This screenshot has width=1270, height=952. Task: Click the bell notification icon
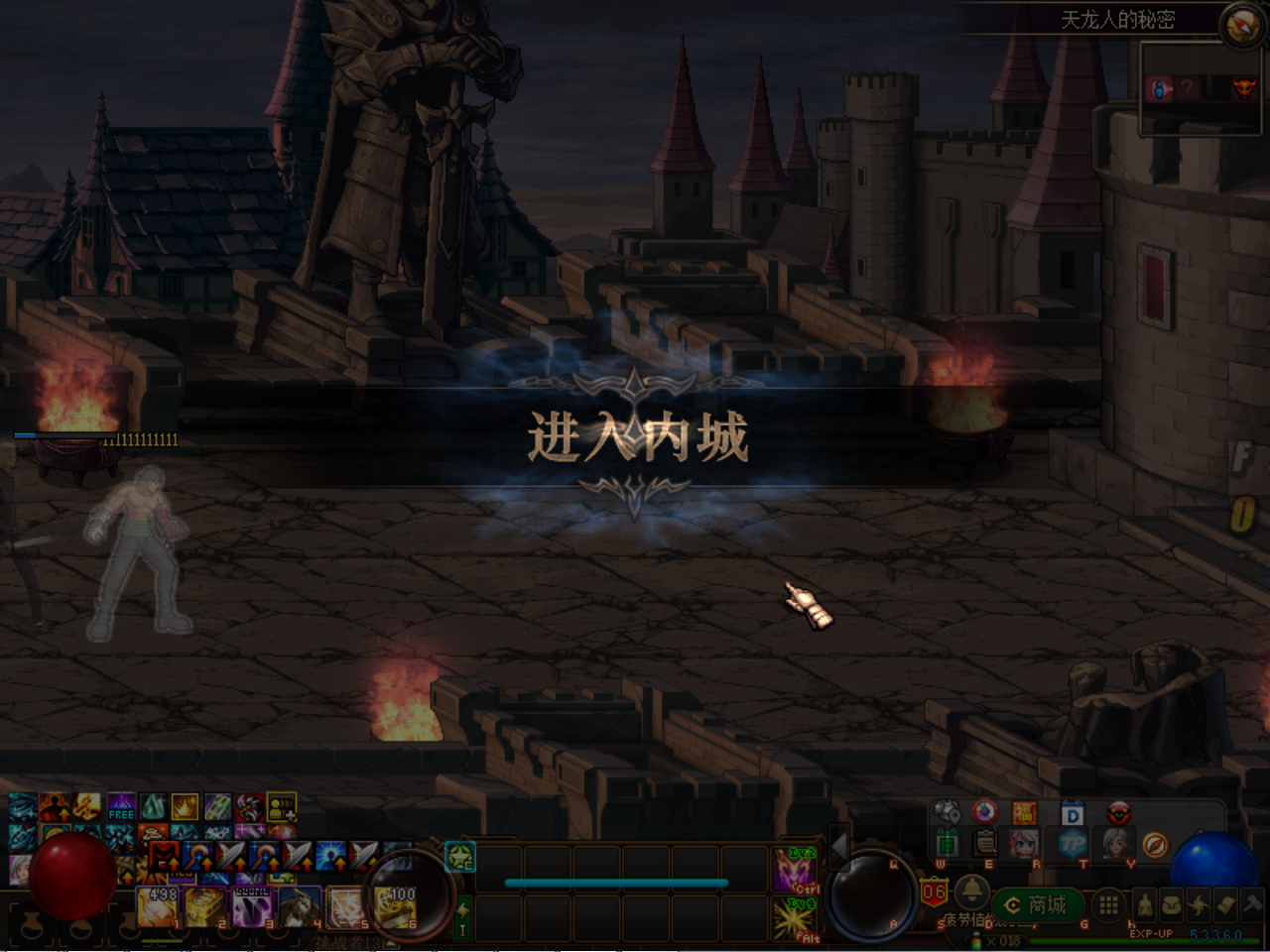tap(971, 893)
